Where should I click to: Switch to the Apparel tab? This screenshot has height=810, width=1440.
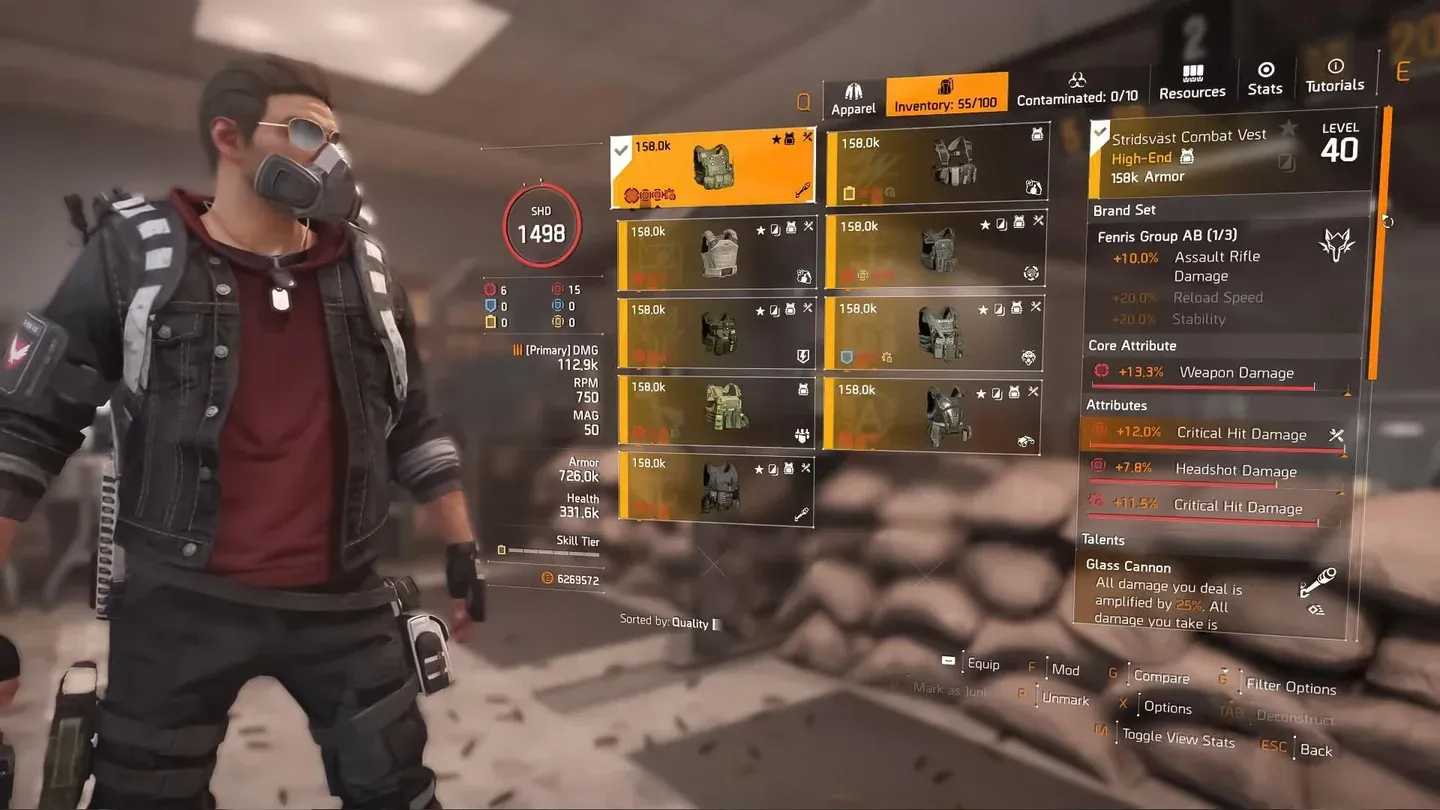(x=853, y=99)
